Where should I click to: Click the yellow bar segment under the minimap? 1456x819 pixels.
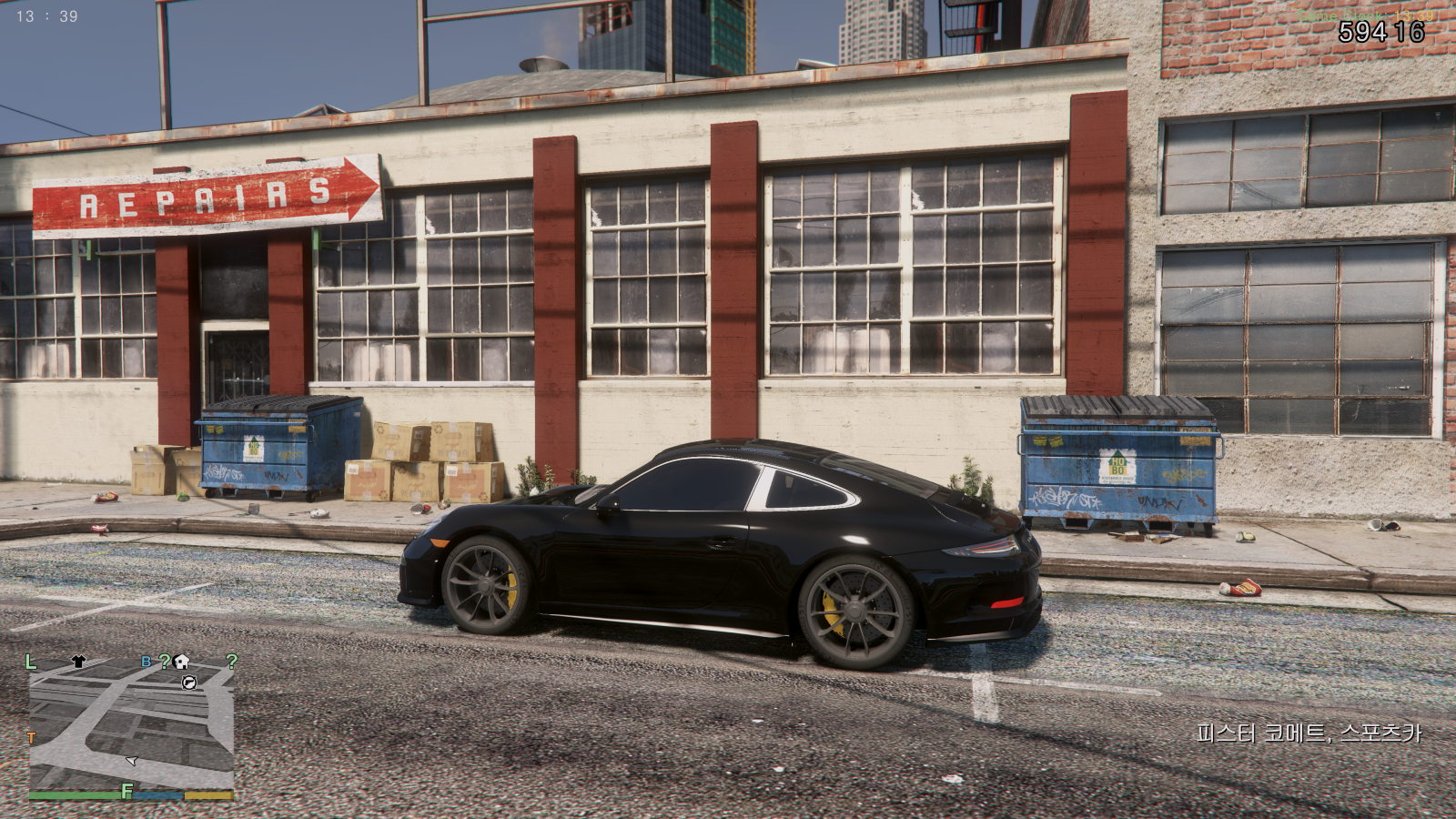pos(209,795)
